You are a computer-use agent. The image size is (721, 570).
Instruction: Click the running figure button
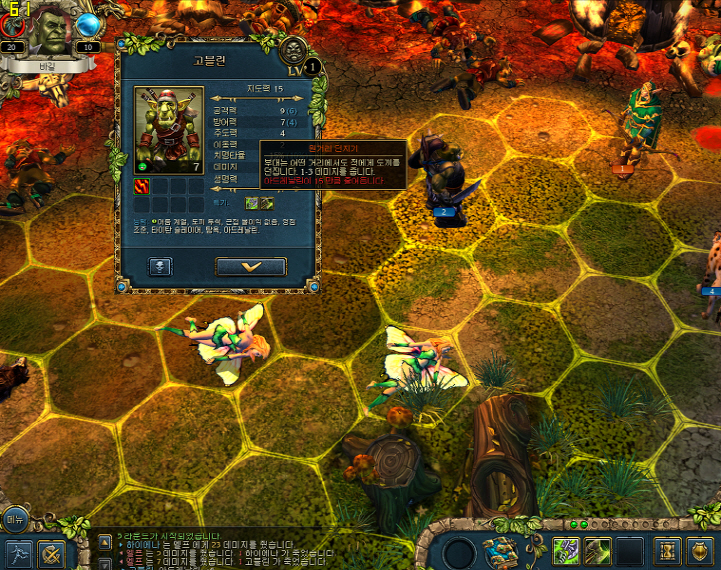18,553
